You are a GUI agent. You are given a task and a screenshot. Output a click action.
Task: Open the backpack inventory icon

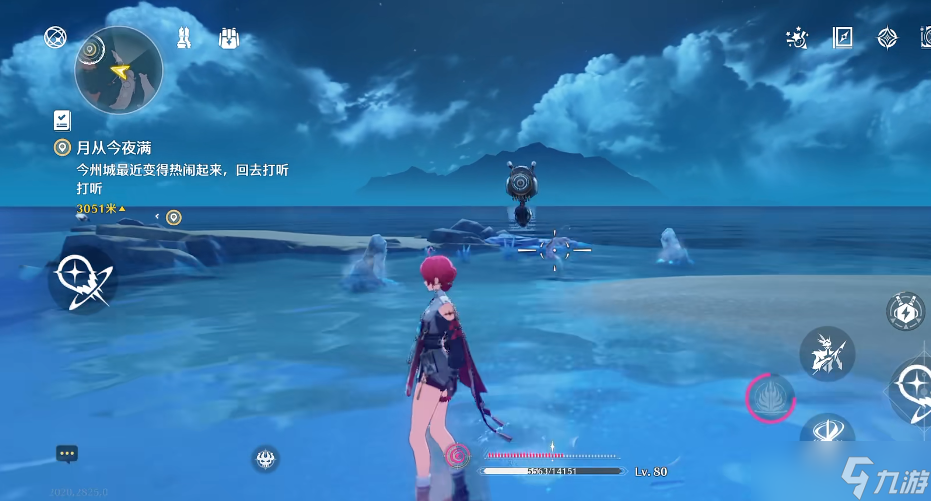coord(228,38)
